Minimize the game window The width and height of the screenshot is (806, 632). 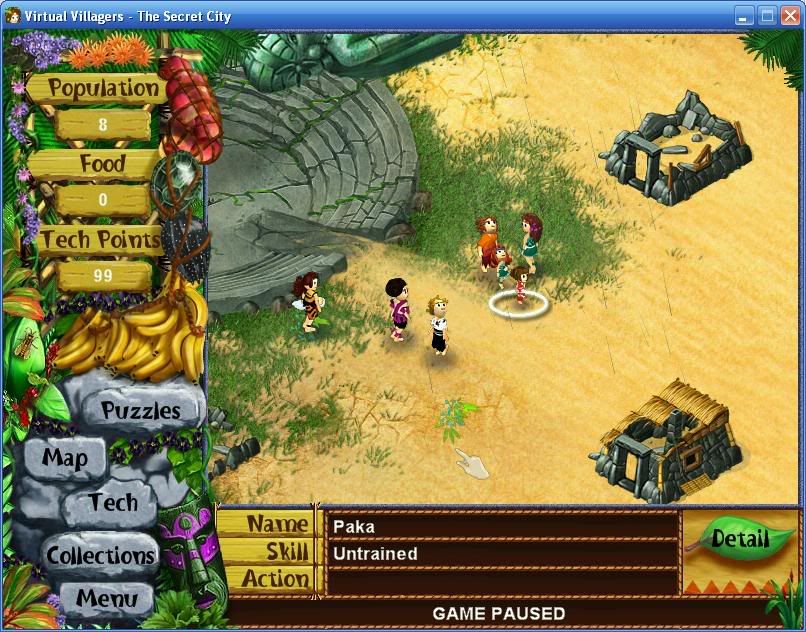(744, 15)
